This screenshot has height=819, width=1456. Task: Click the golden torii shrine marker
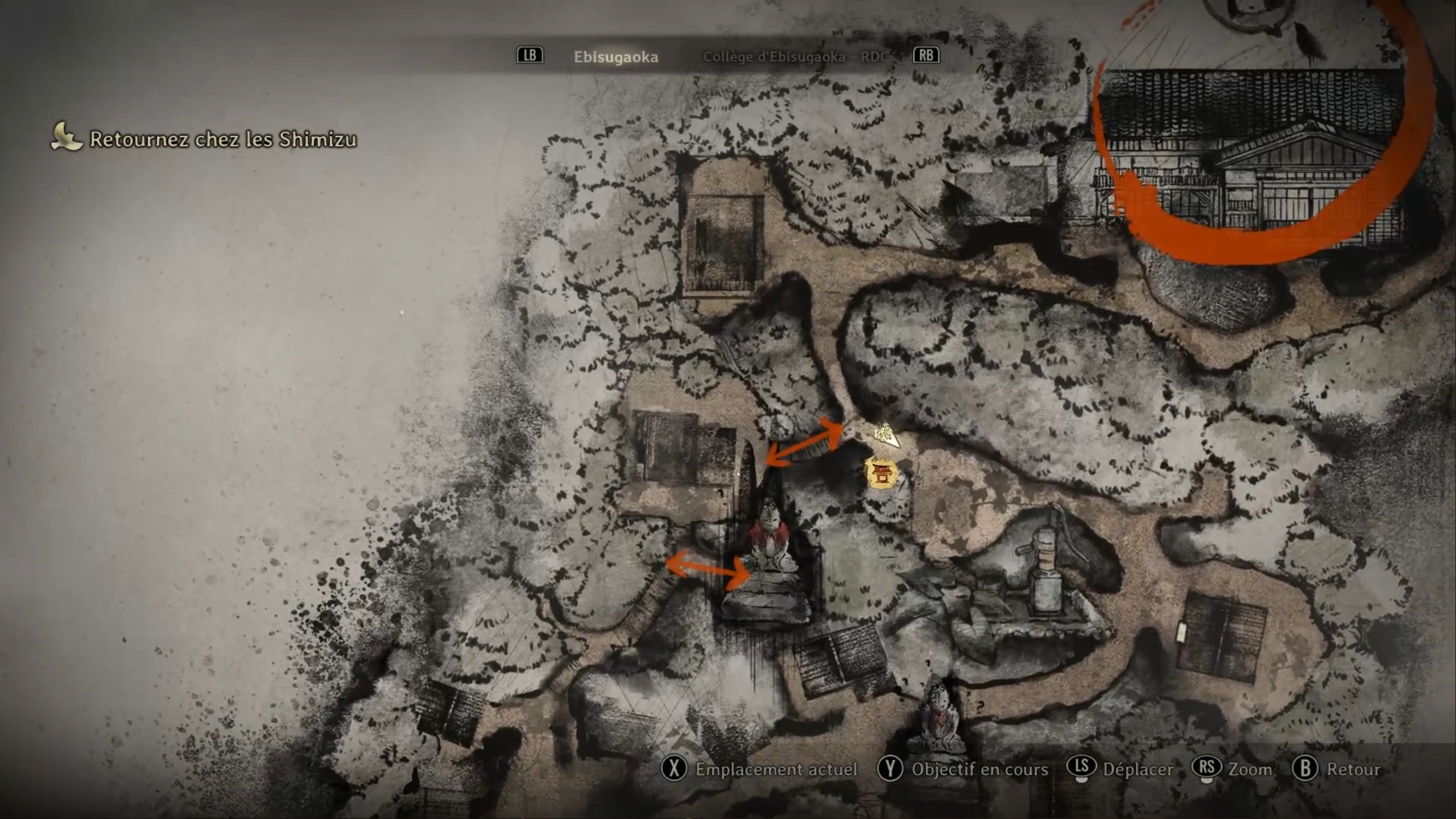tap(881, 473)
